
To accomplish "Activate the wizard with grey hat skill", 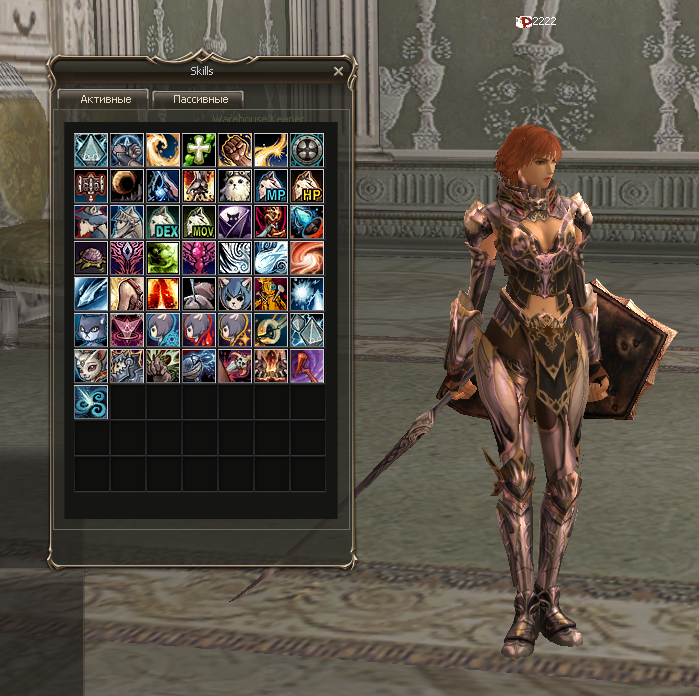I will 91,221.
